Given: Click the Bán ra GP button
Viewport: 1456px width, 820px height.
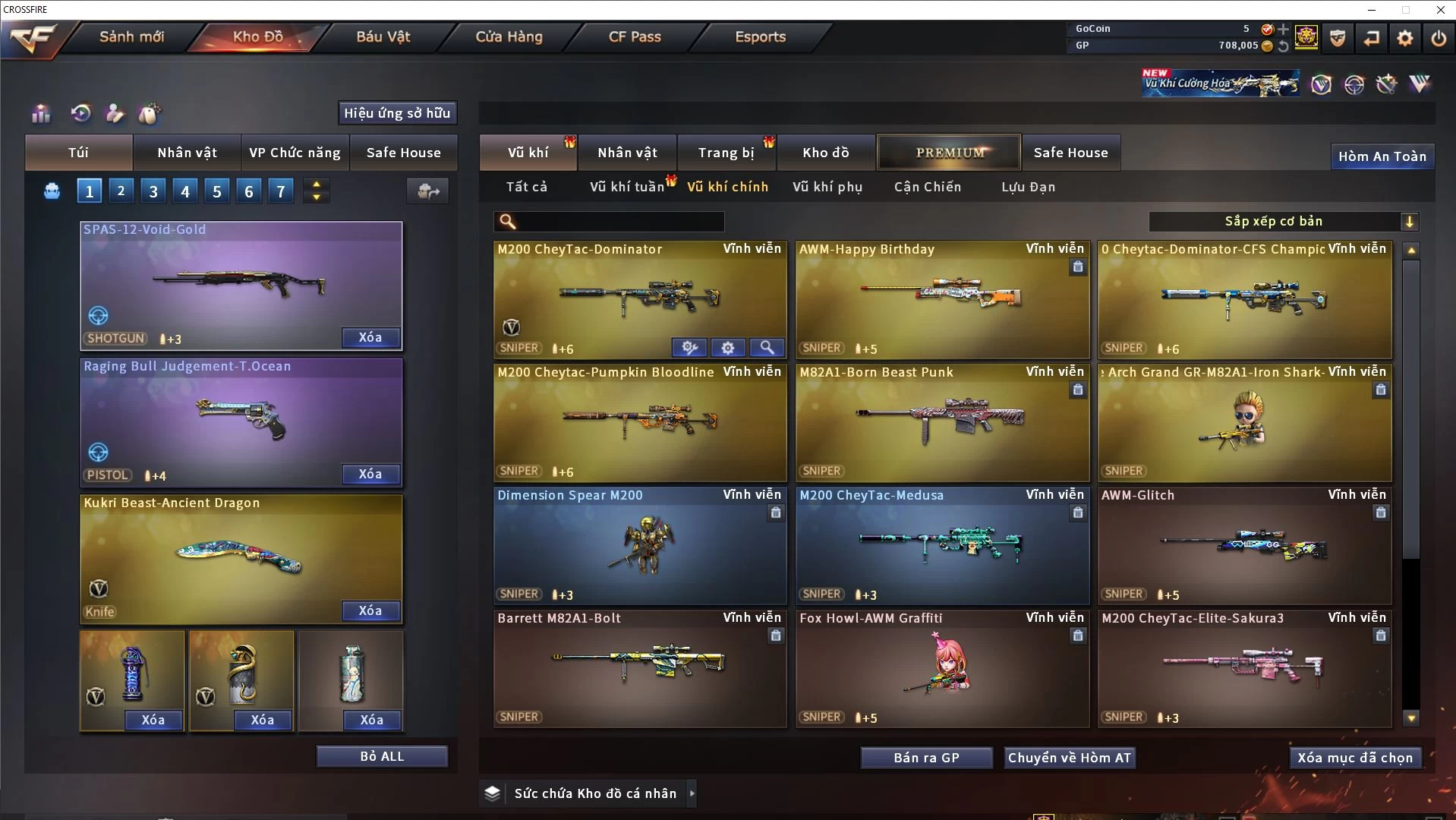Looking at the screenshot, I should tap(926, 758).
